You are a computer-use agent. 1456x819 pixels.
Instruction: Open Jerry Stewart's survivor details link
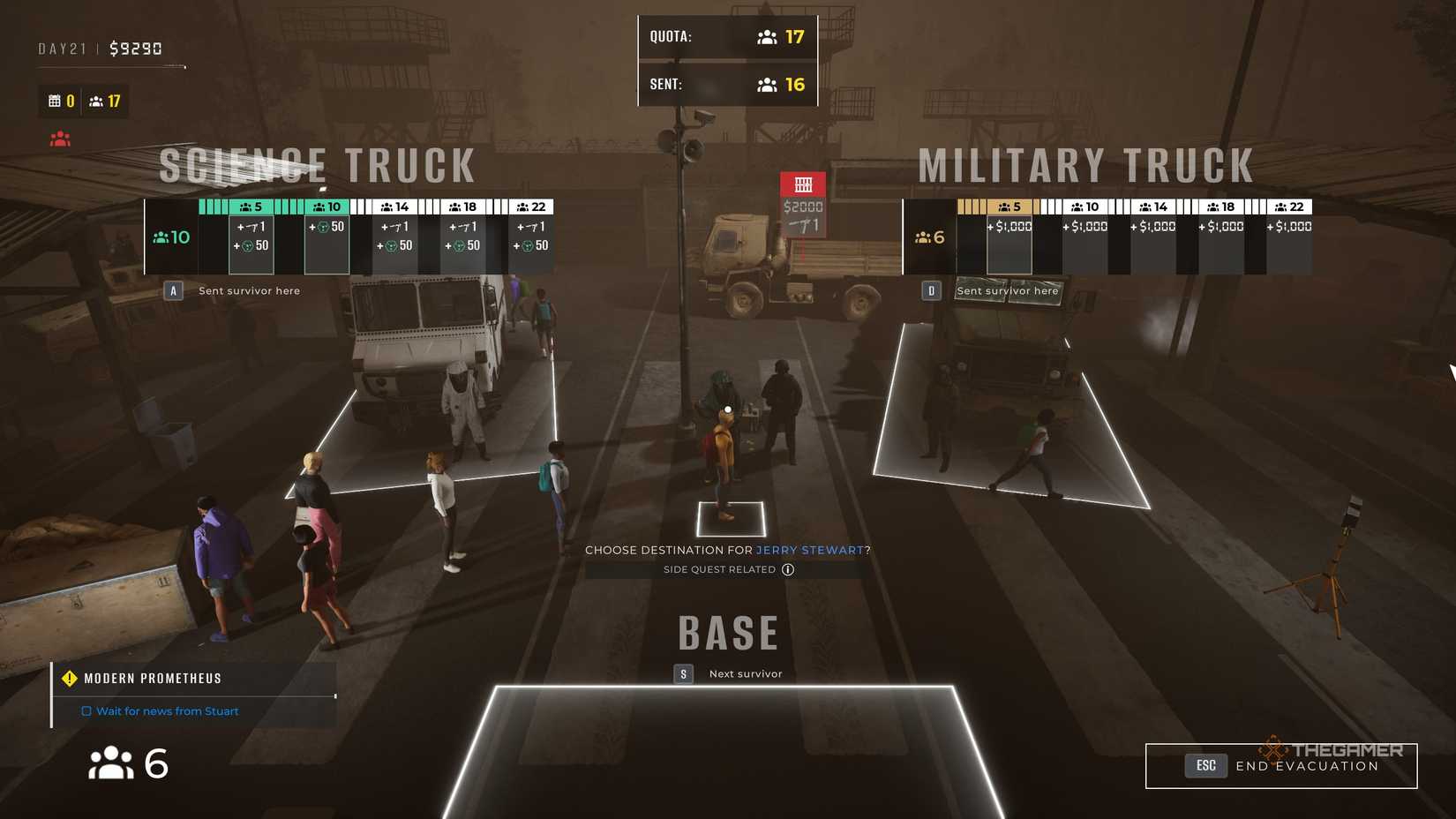(809, 550)
